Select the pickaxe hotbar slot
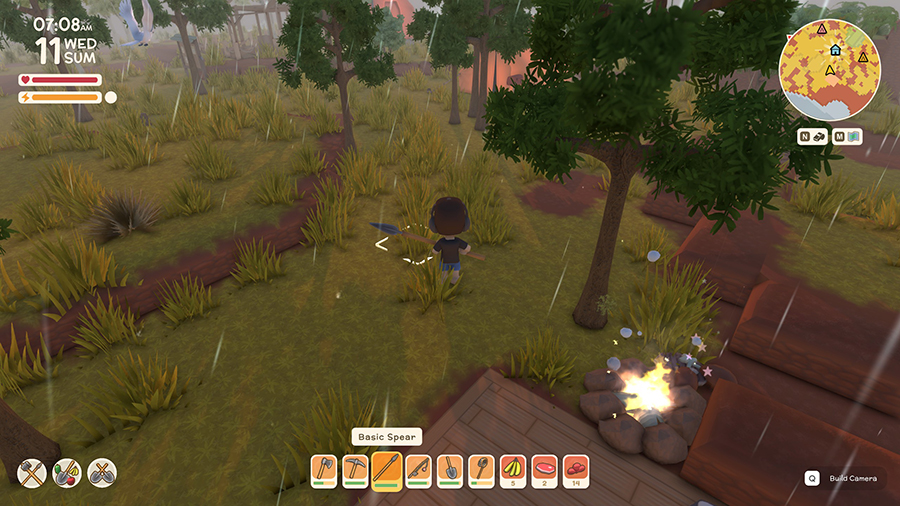The image size is (900, 506). point(355,469)
